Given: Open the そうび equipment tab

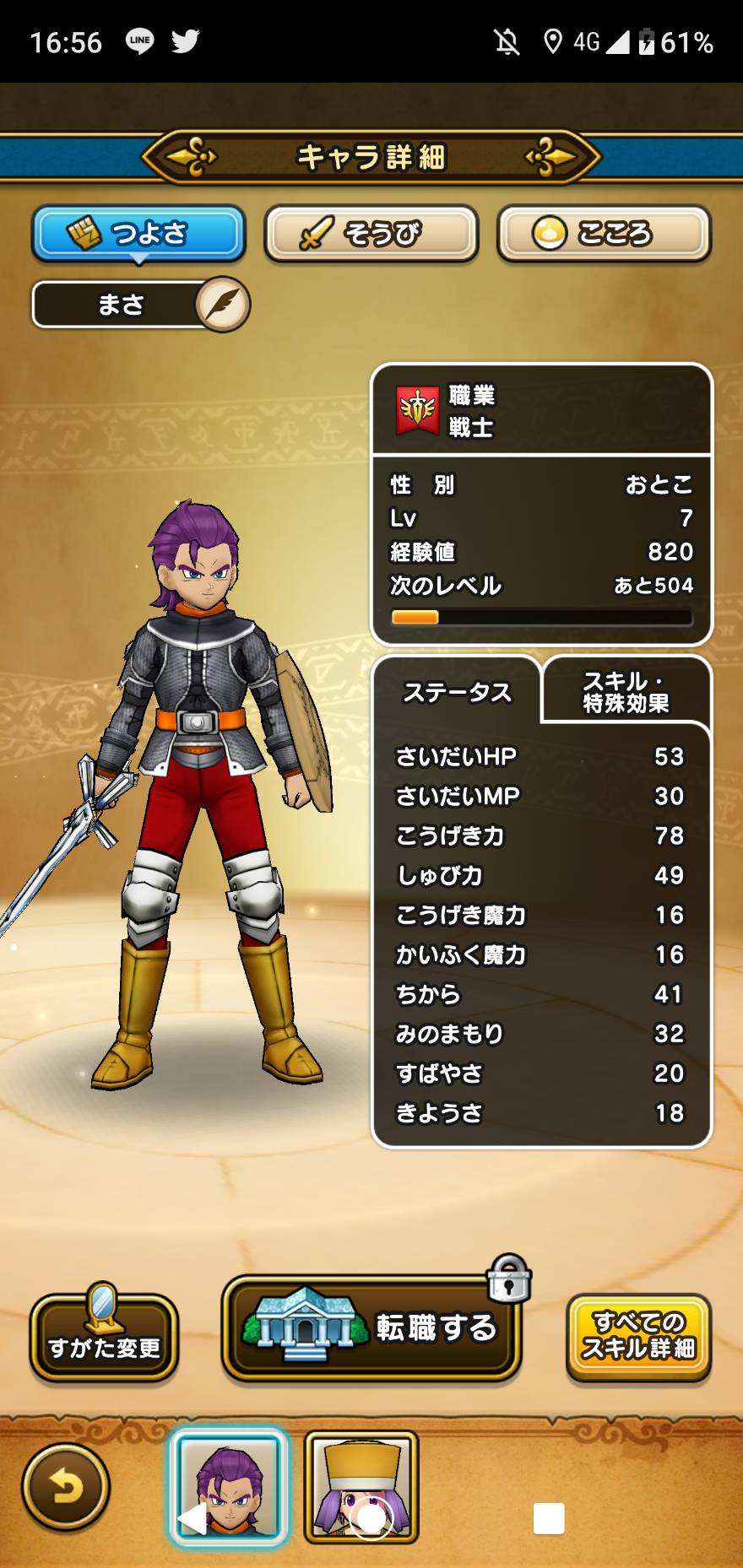Looking at the screenshot, I should point(371,233).
